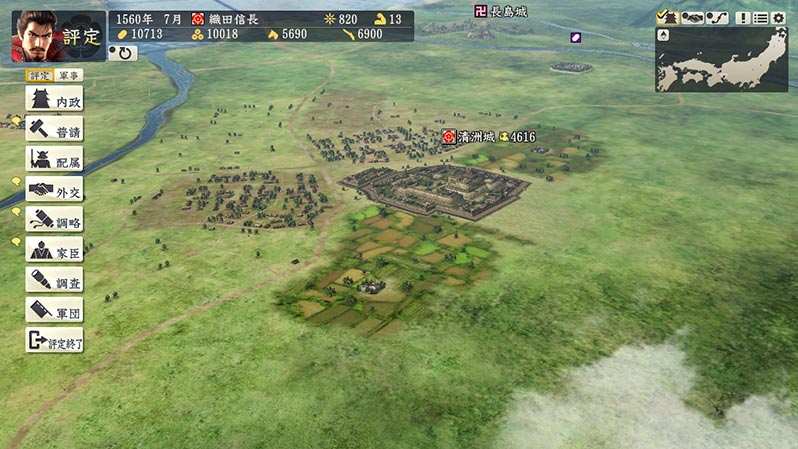Open the exclamation mark notifications
Screen dimensions: 798x449
[743, 18]
